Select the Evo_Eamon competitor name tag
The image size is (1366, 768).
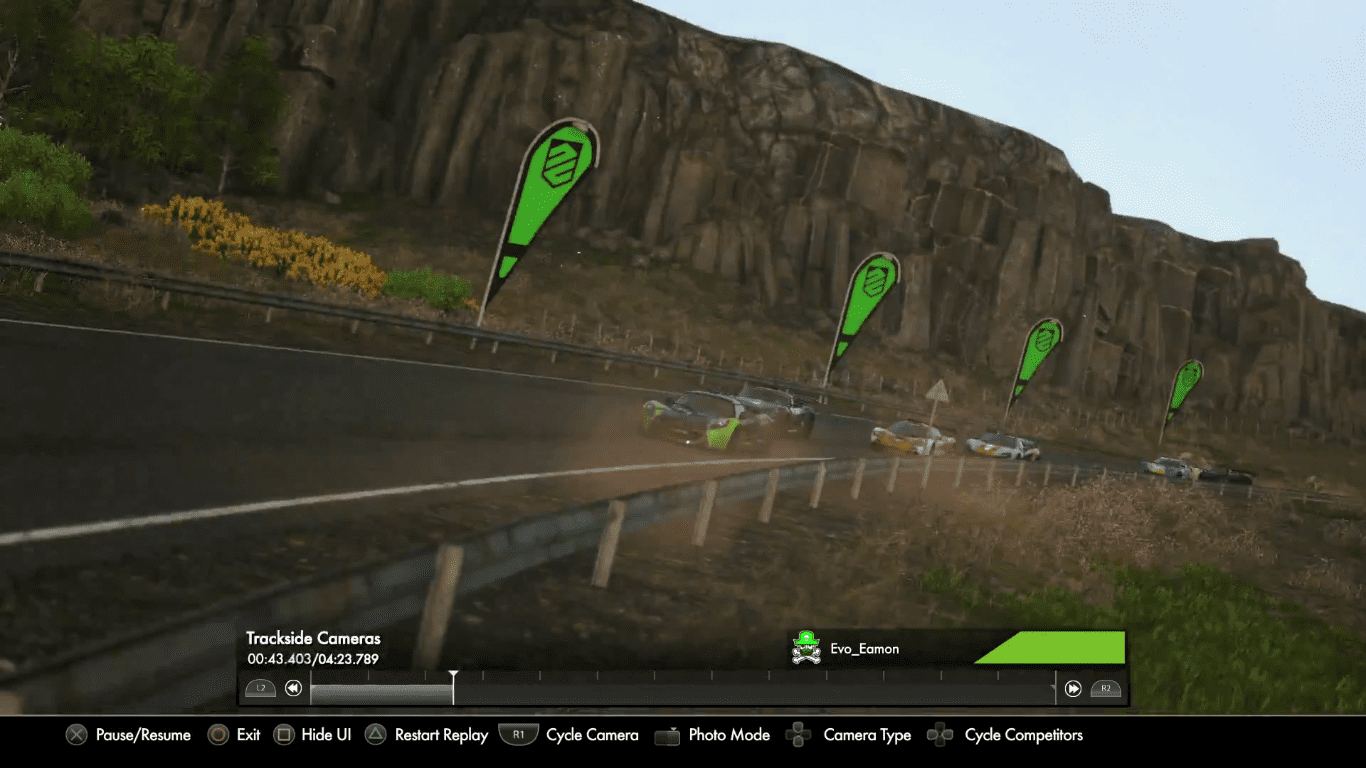click(x=864, y=649)
